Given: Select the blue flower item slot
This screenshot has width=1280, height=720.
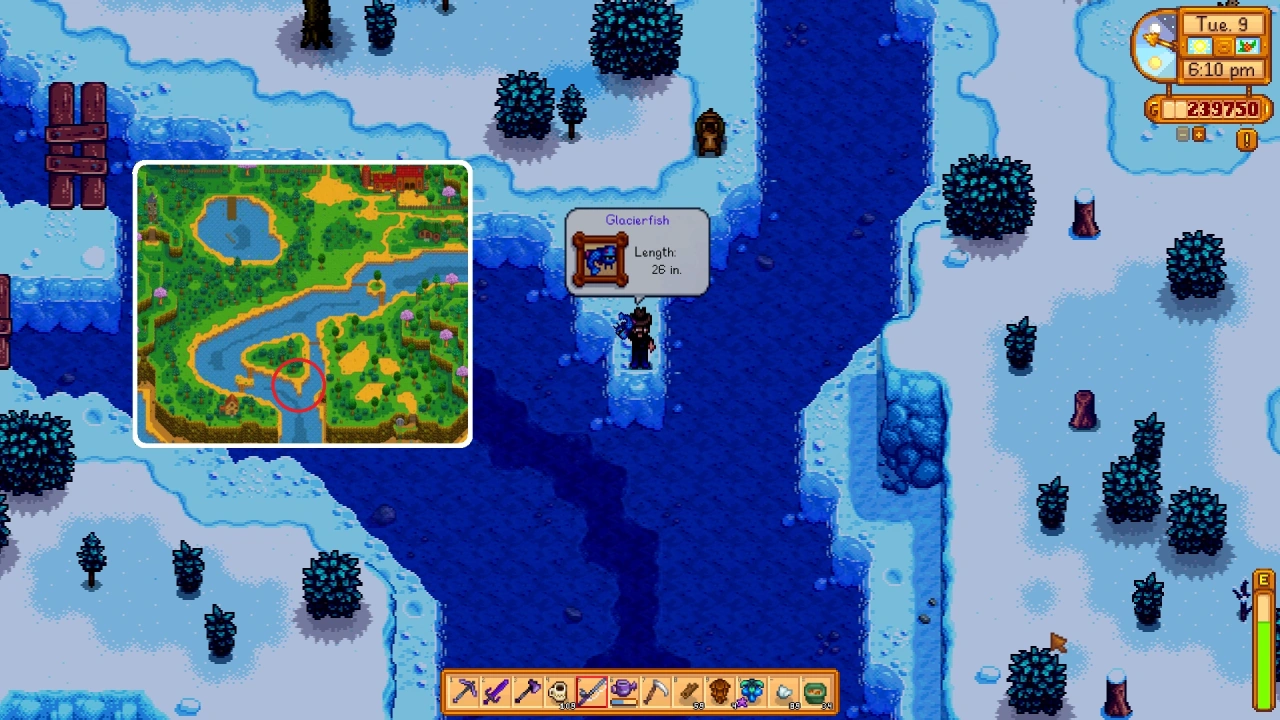Looking at the screenshot, I should 752,691.
